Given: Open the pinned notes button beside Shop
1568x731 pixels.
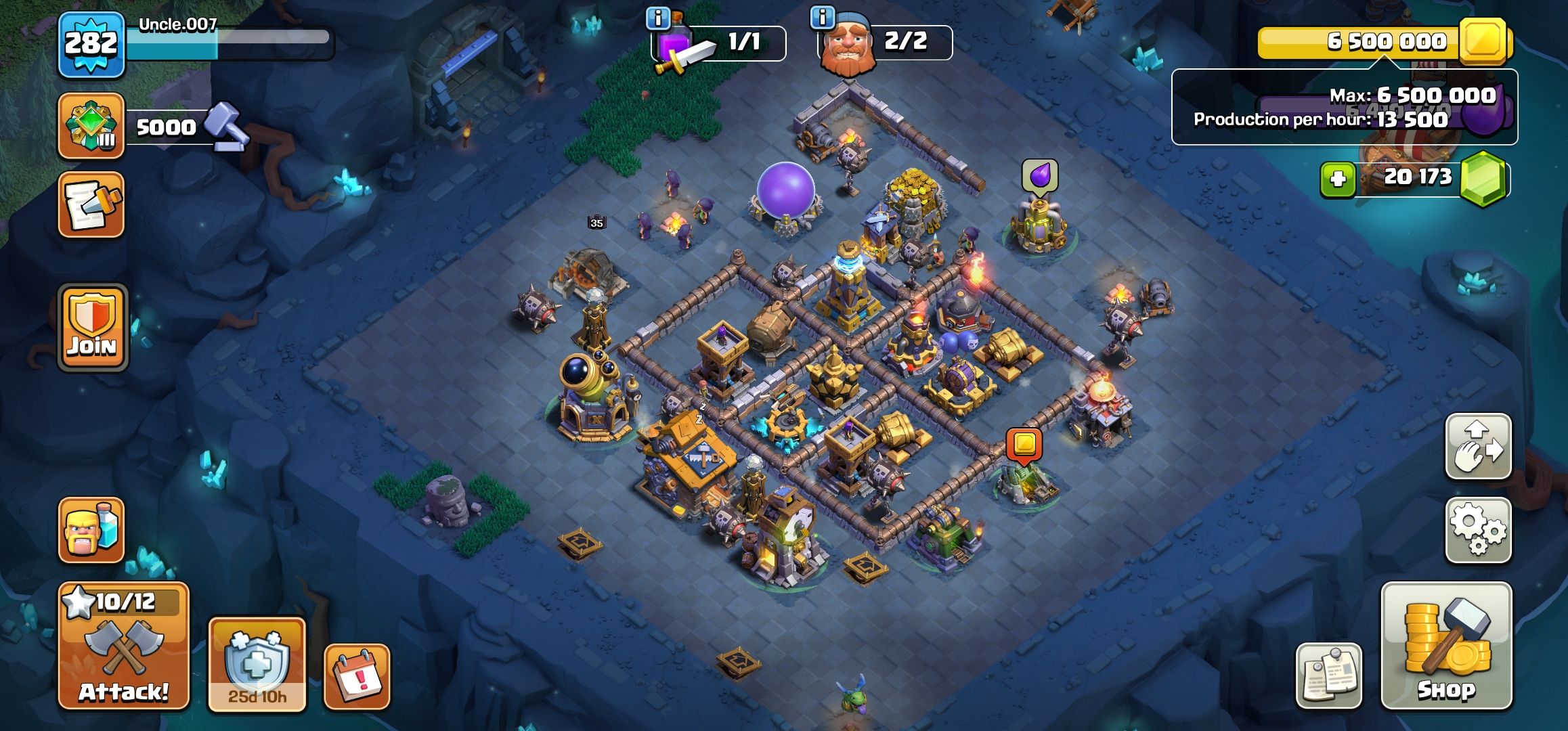Looking at the screenshot, I should (1328, 675).
